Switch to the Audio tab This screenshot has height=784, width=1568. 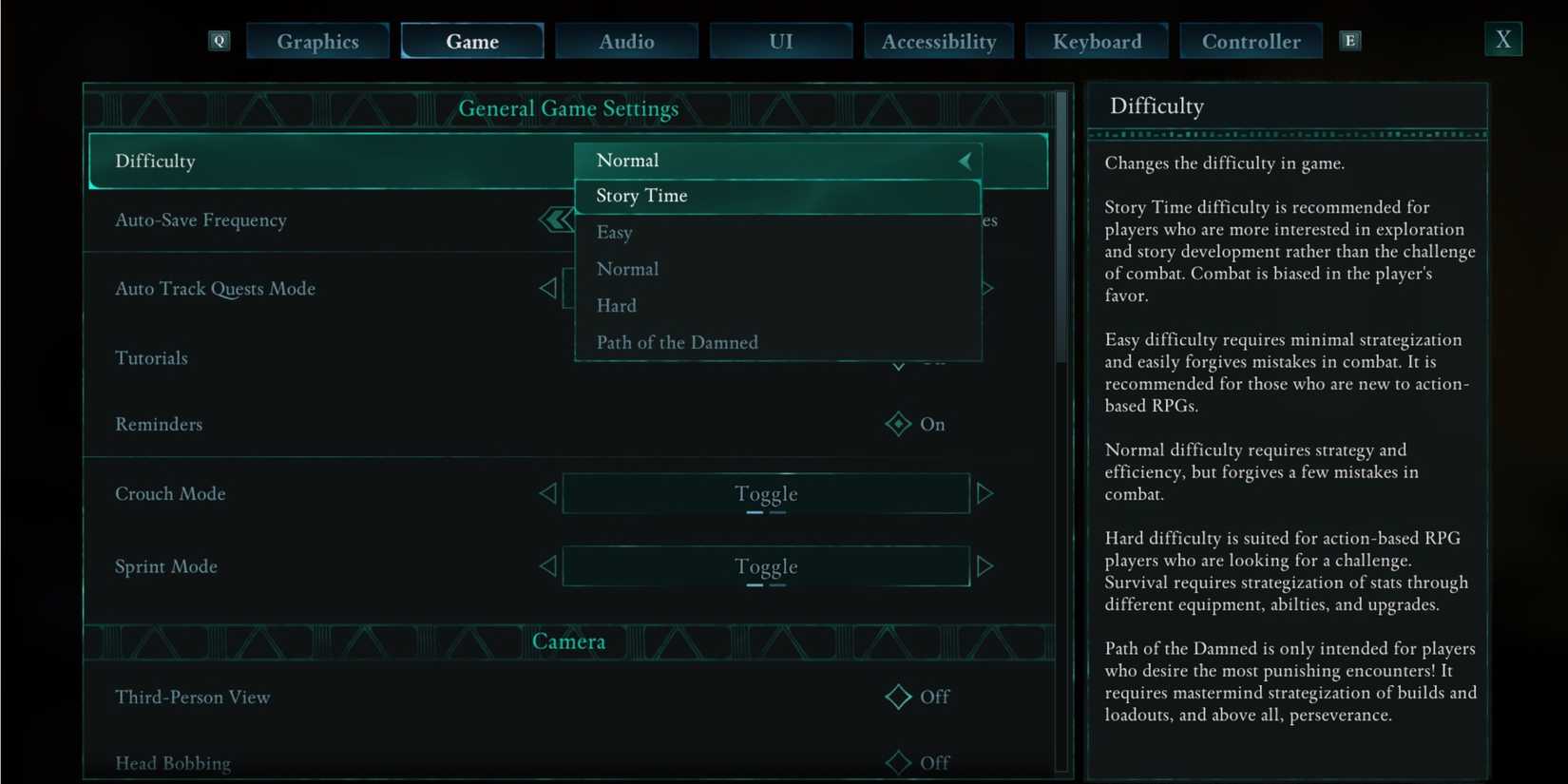pos(626,41)
